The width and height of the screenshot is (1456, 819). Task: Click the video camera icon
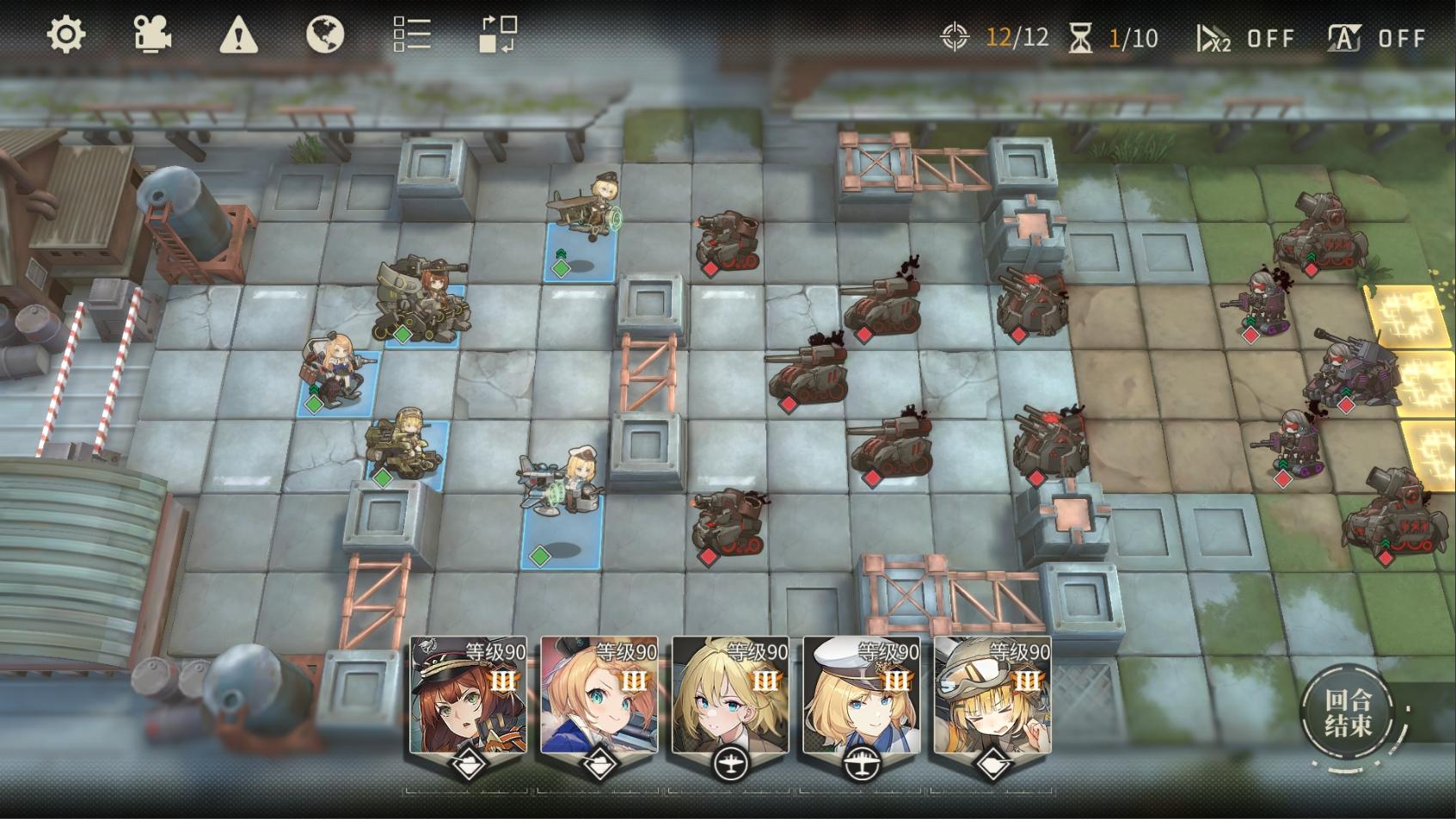(152, 35)
